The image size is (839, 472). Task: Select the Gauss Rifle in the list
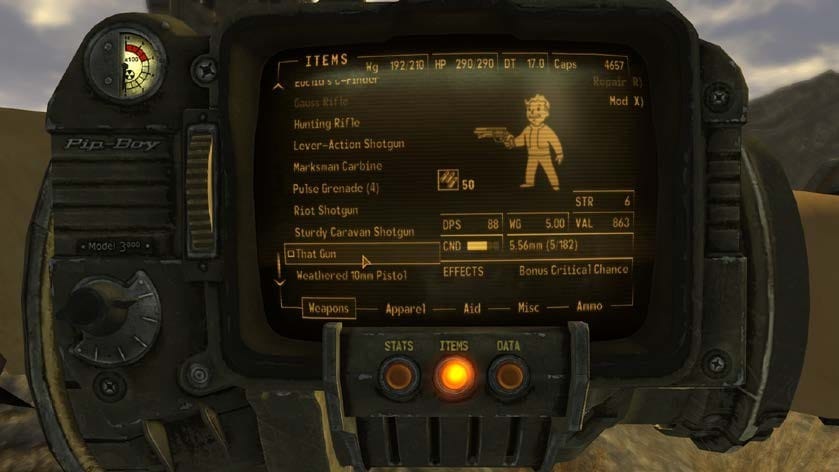(x=320, y=102)
